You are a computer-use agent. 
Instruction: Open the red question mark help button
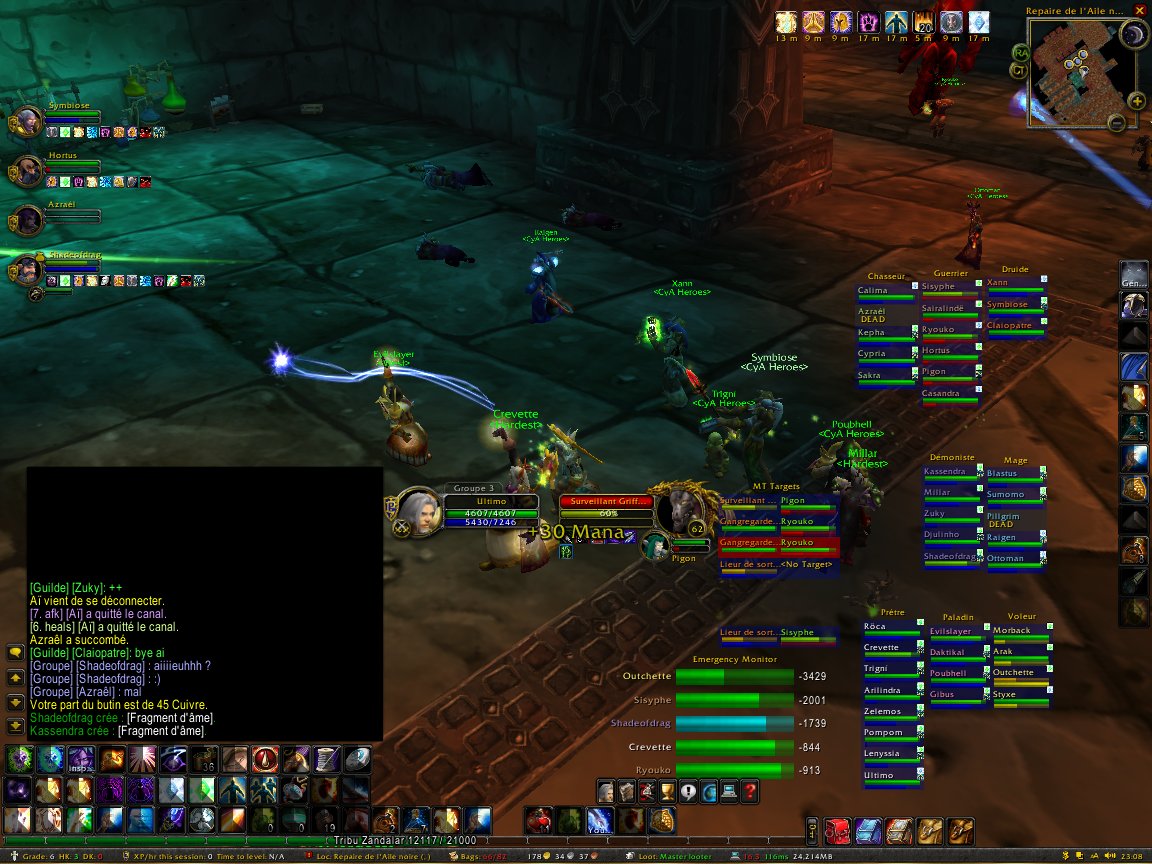pos(750,792)
